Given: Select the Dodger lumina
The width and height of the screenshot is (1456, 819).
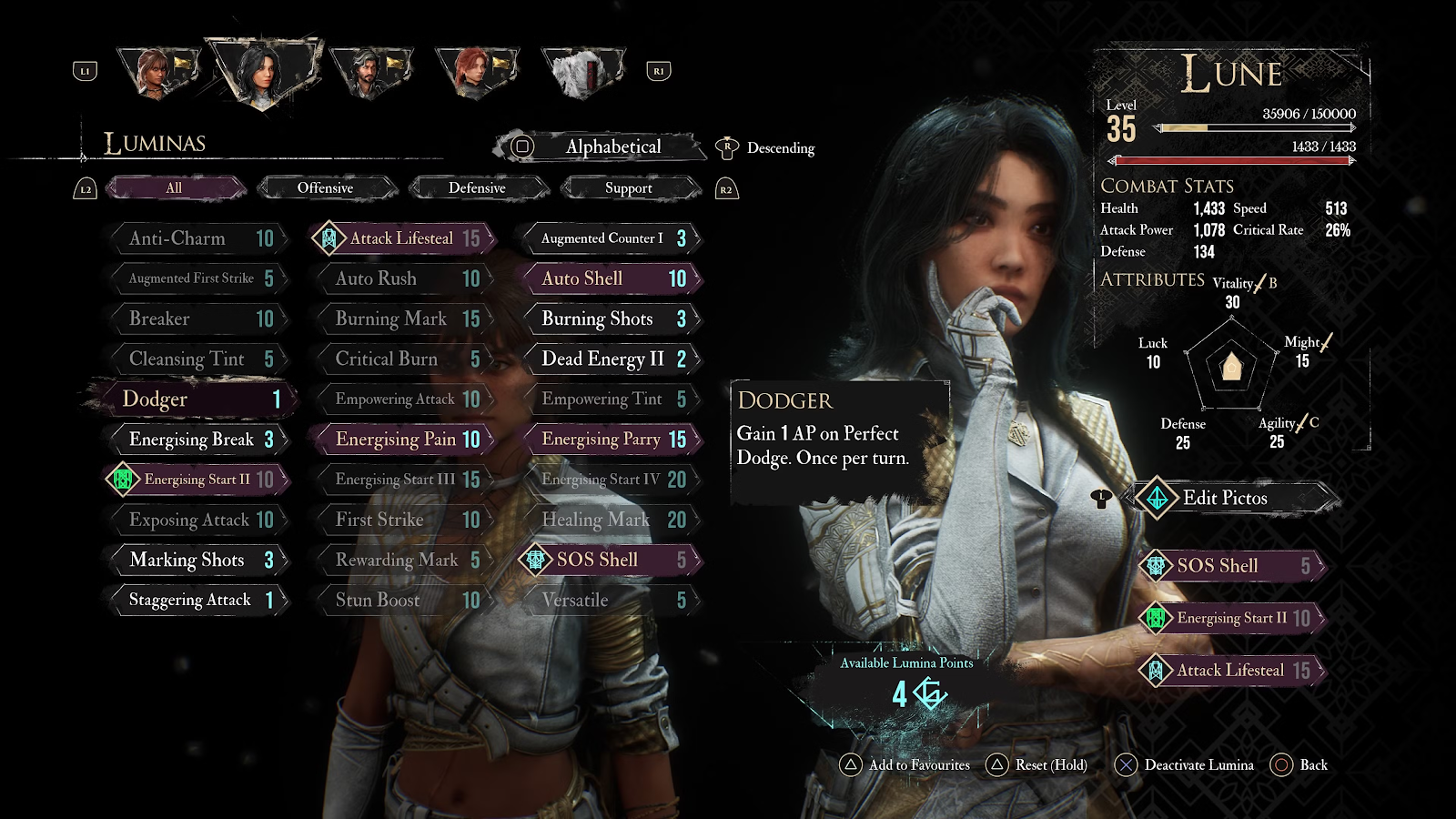Looking at the screenshot, I should coord(196,399).
